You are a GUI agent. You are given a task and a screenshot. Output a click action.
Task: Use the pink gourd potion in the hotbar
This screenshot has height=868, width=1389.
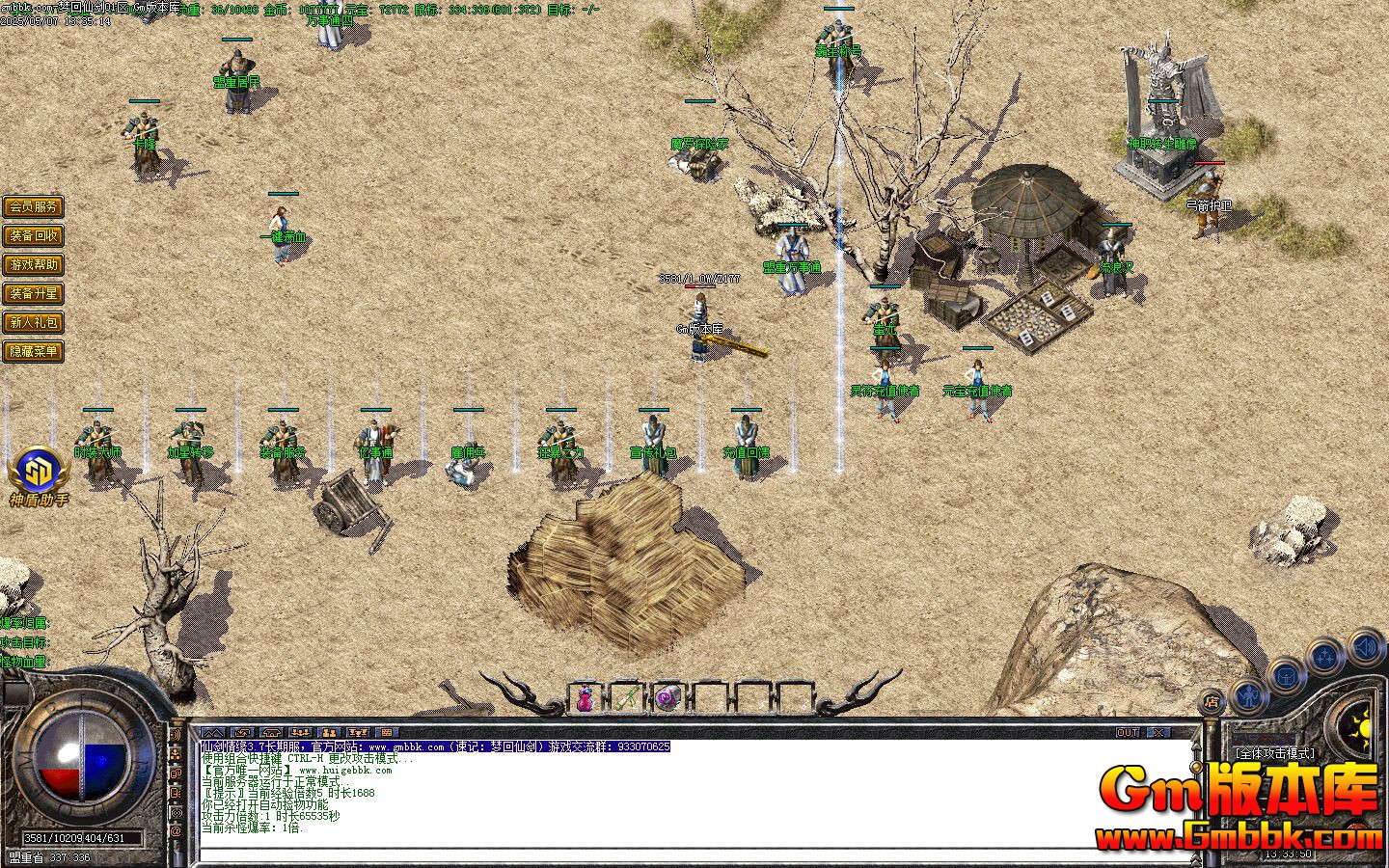pyautogui.click(x=585, y=698)
